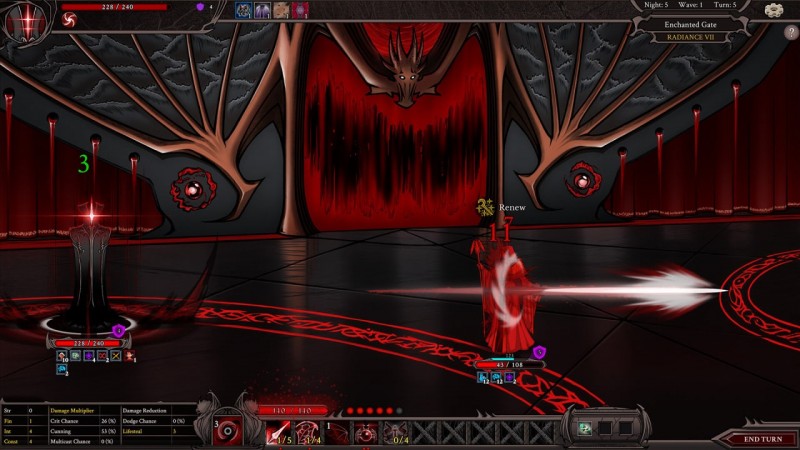Inspect the purple figure buff icon

coord(262,10)
